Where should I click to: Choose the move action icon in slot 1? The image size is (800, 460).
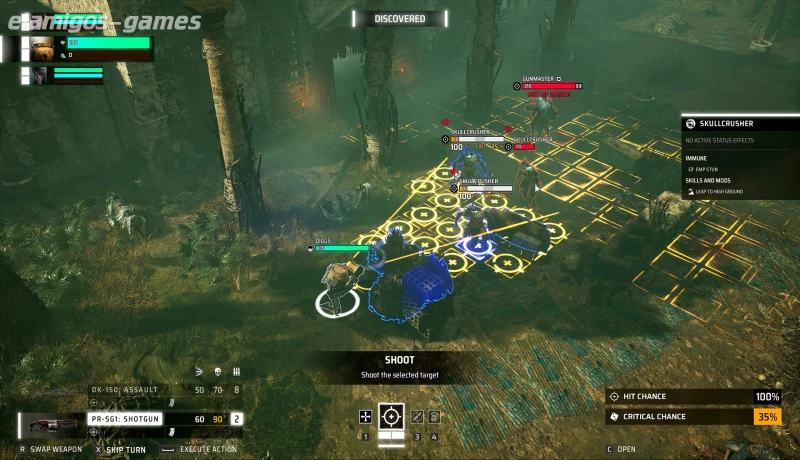point(367,417)
